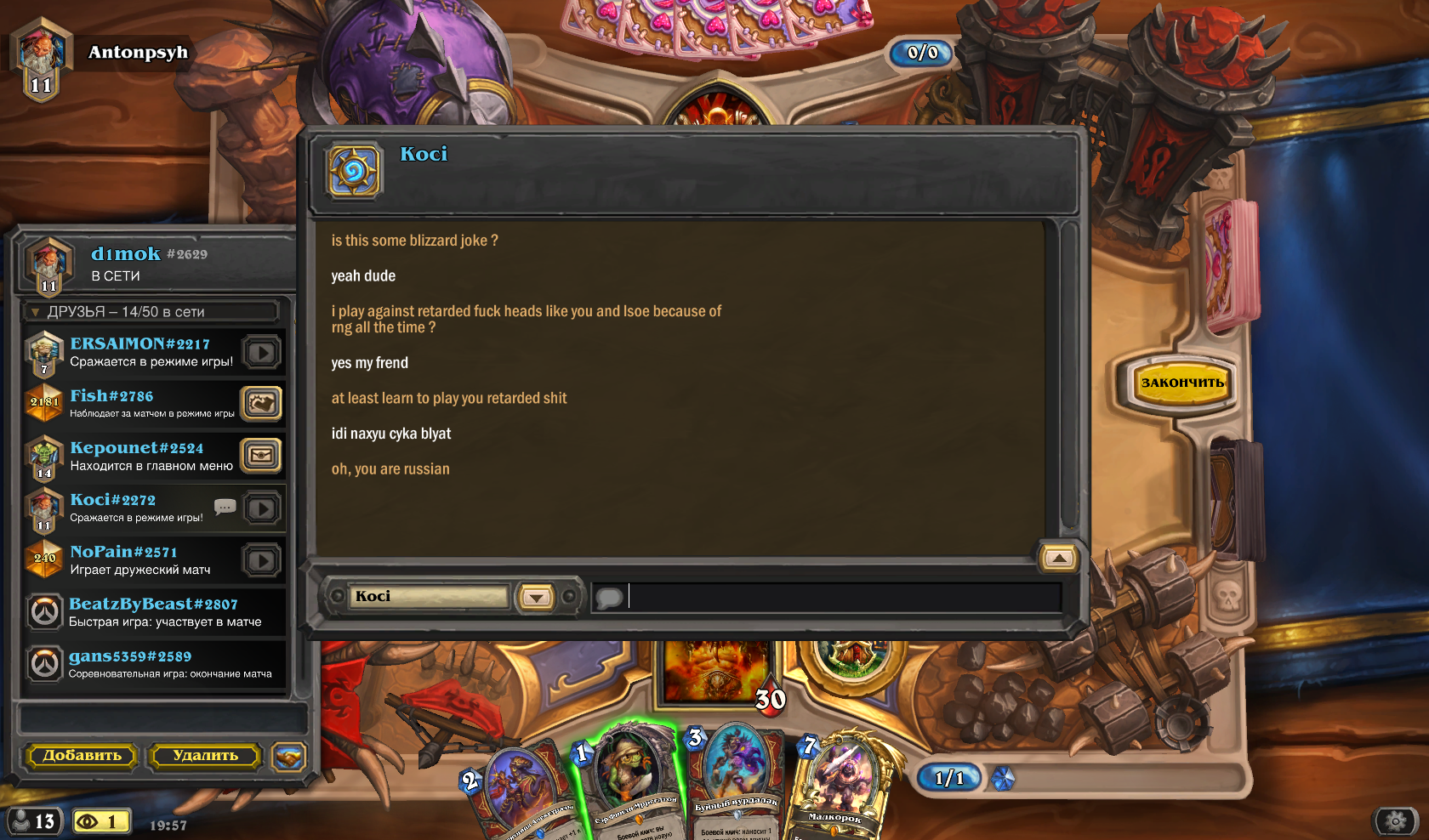This screenshot has width=1429, height=840.
Task: Open the Koci recipient dropdown
Action: coord(536,597)
